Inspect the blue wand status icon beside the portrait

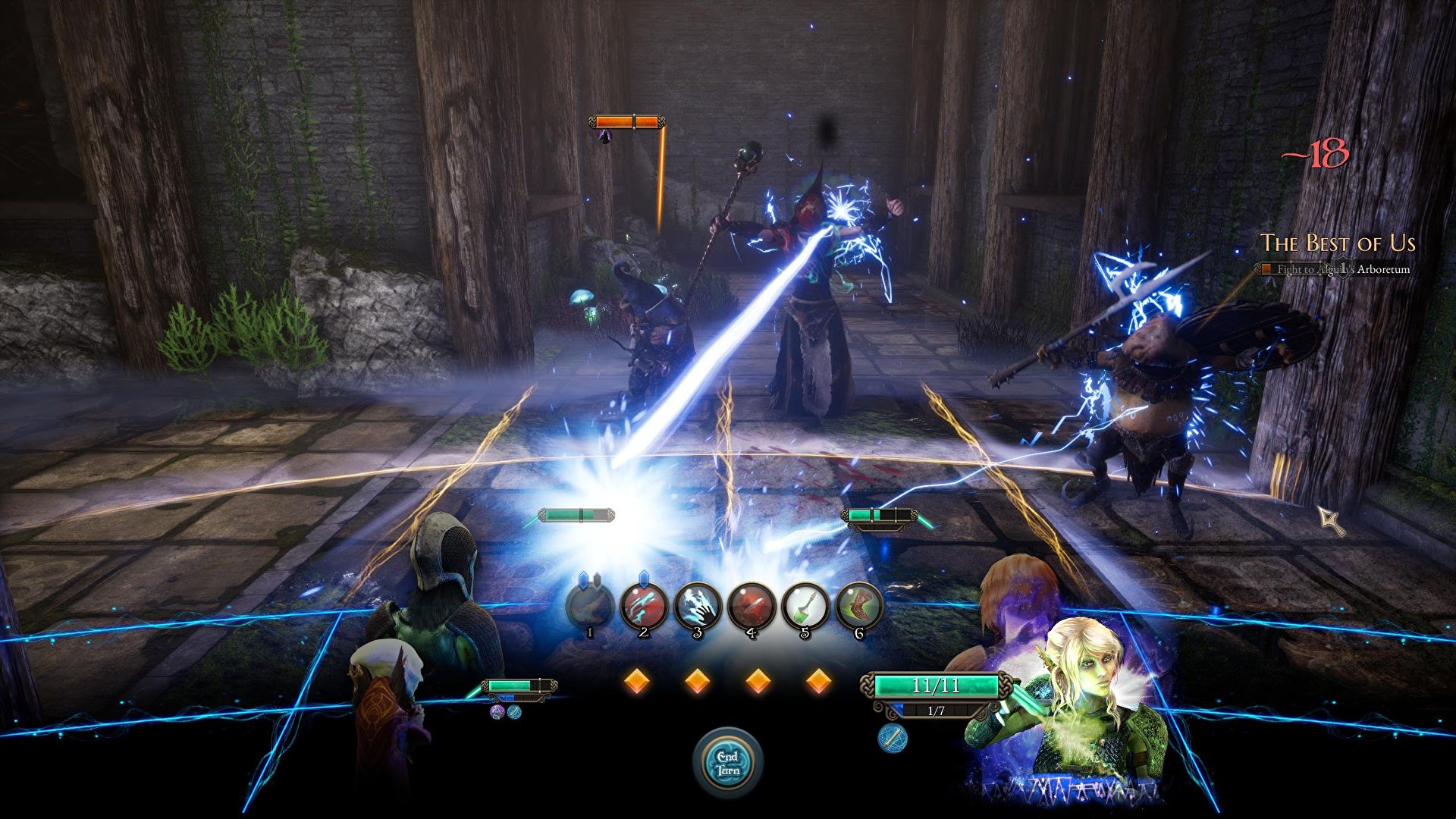click(893, 738)
